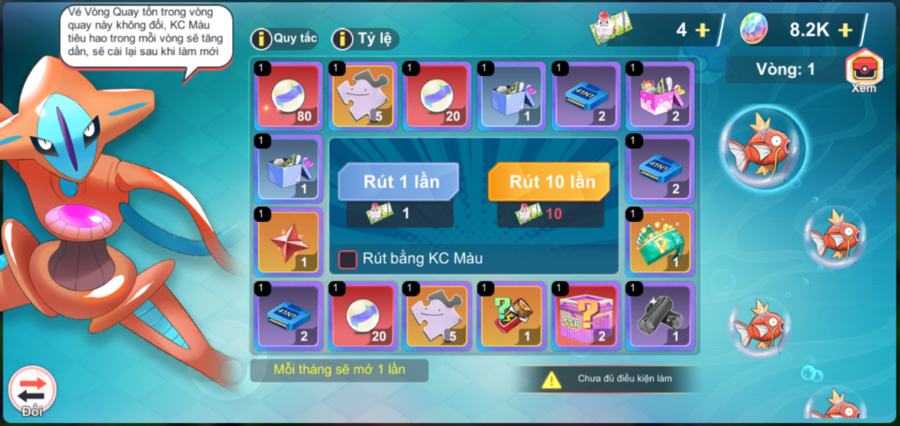
Task: Add more rainbow gems with plus button
Action: (845, 30)
